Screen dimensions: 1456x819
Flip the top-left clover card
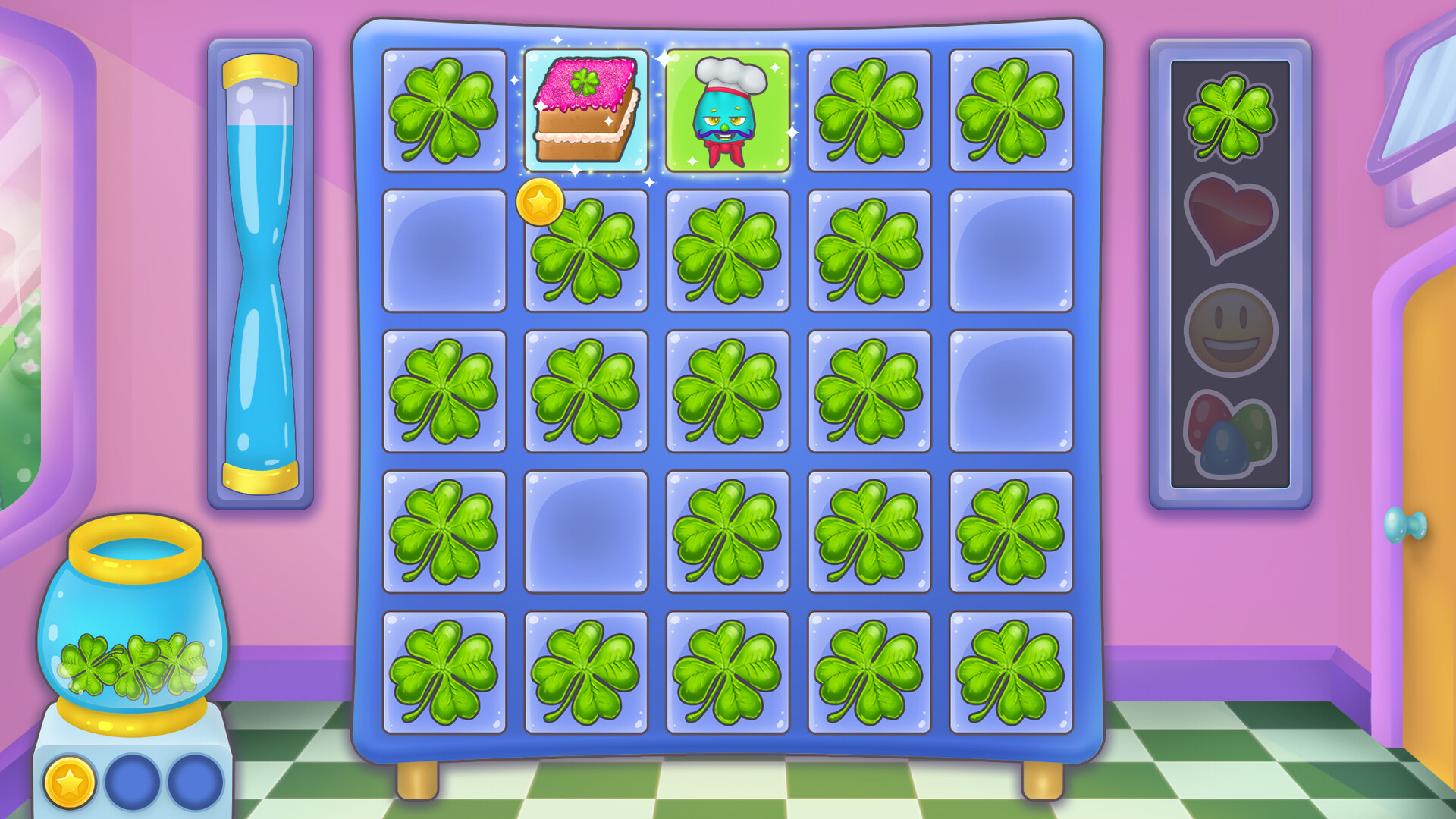[x=444, y=112]
